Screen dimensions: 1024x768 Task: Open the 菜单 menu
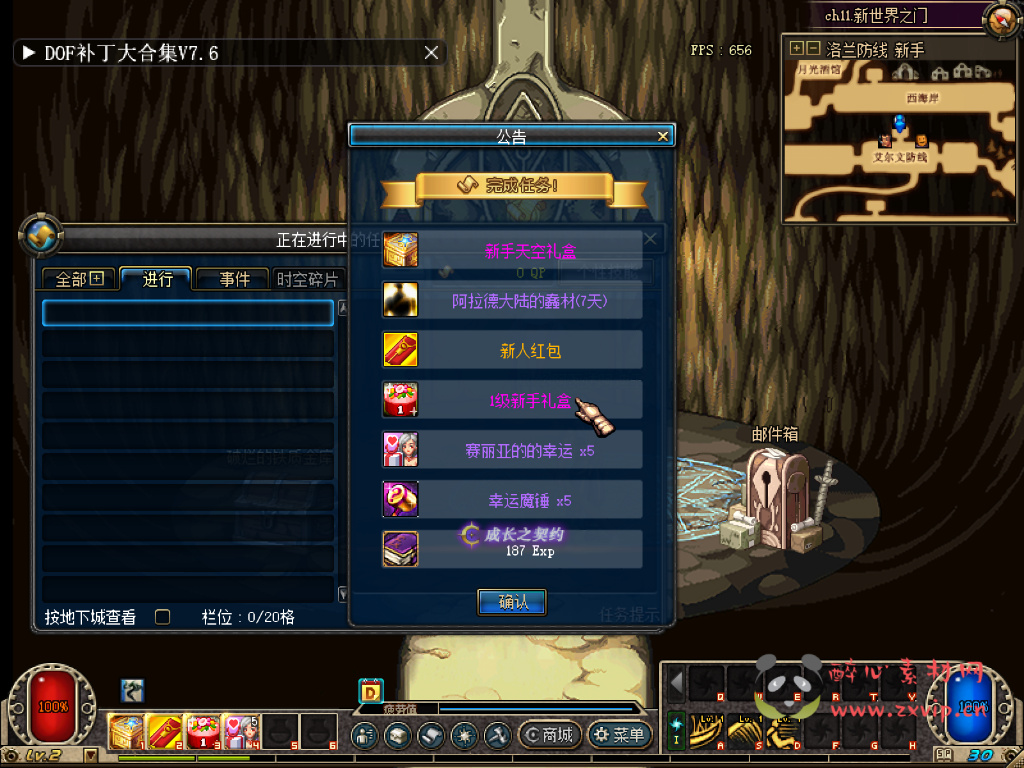click(x=619, y=735)
